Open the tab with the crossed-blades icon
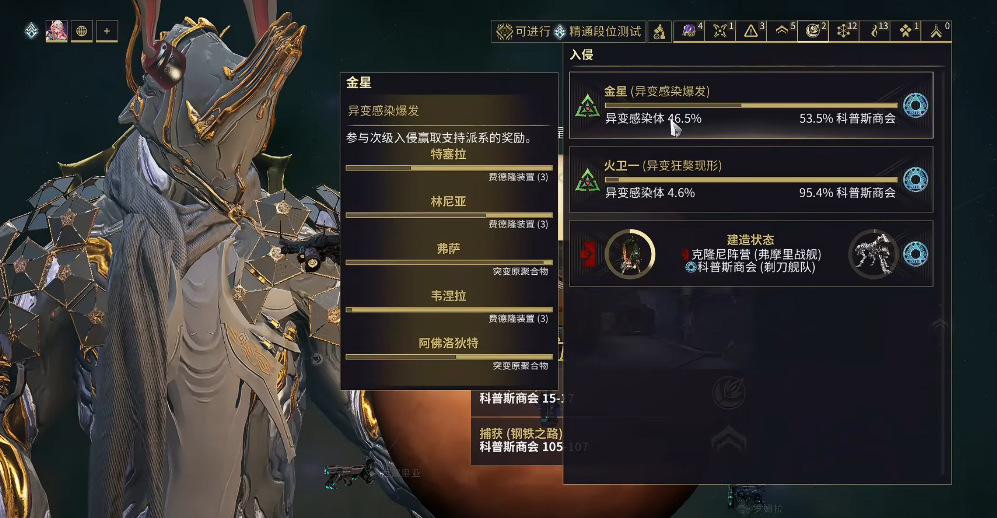This screenshot has height=518, width=997. pyautogui.click(x=720, y=31)
